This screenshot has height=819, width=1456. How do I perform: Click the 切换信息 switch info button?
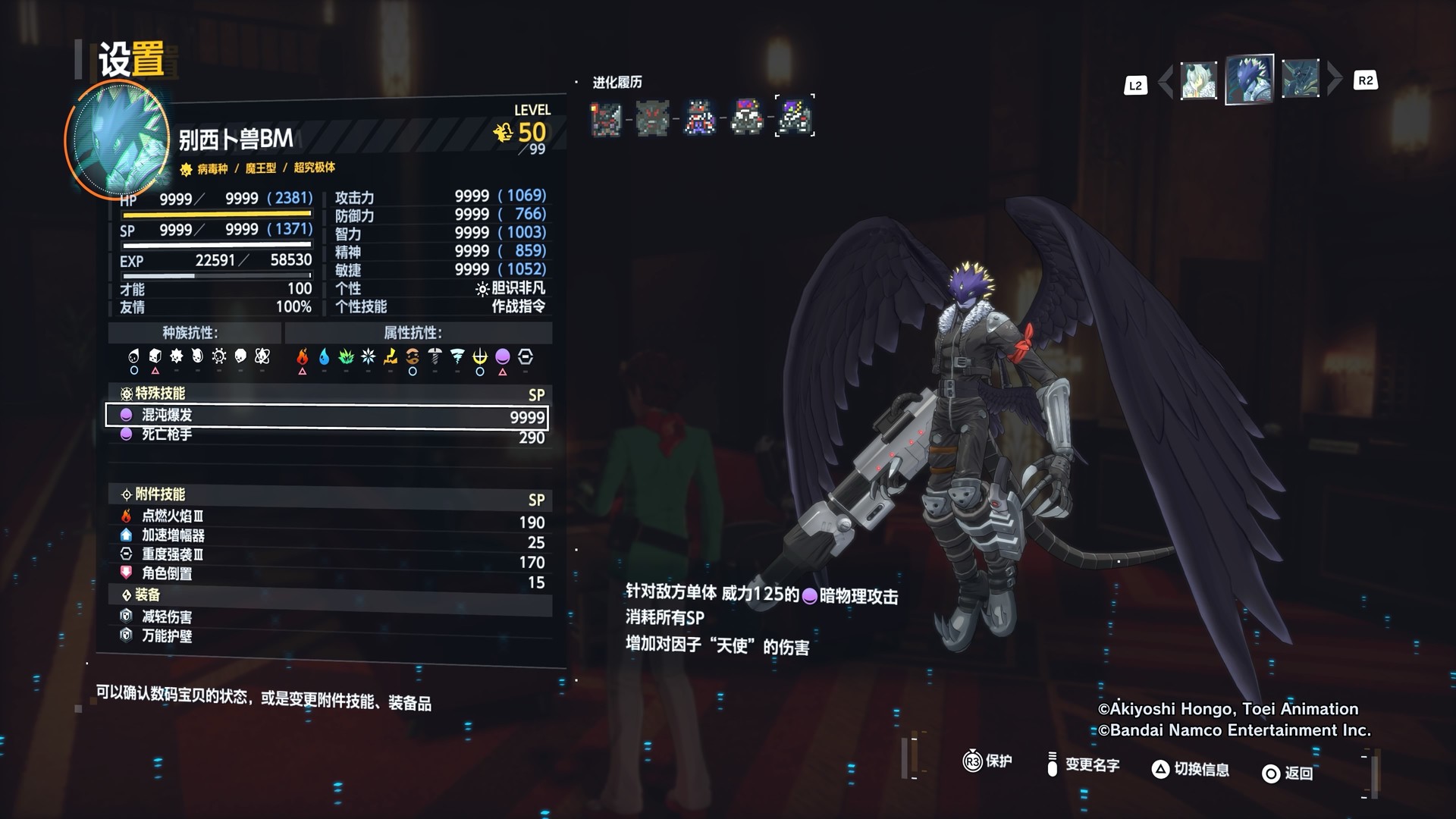click(x=1191, y=769)
